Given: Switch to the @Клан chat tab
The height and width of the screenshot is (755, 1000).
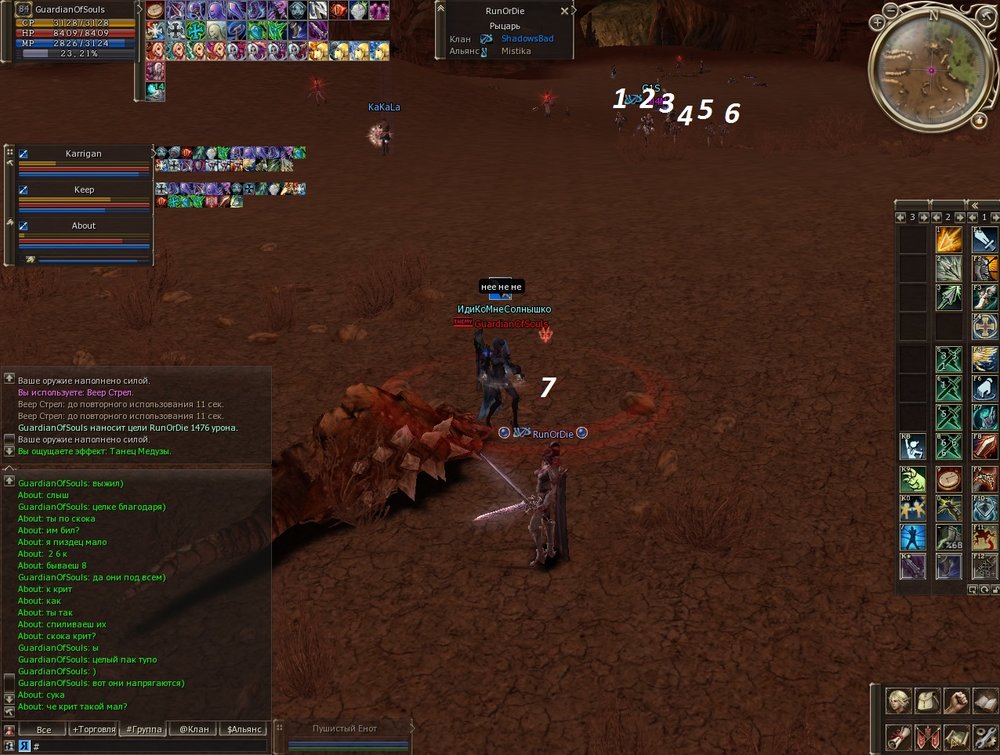Looking at the screenshot, I should point(193,729).
